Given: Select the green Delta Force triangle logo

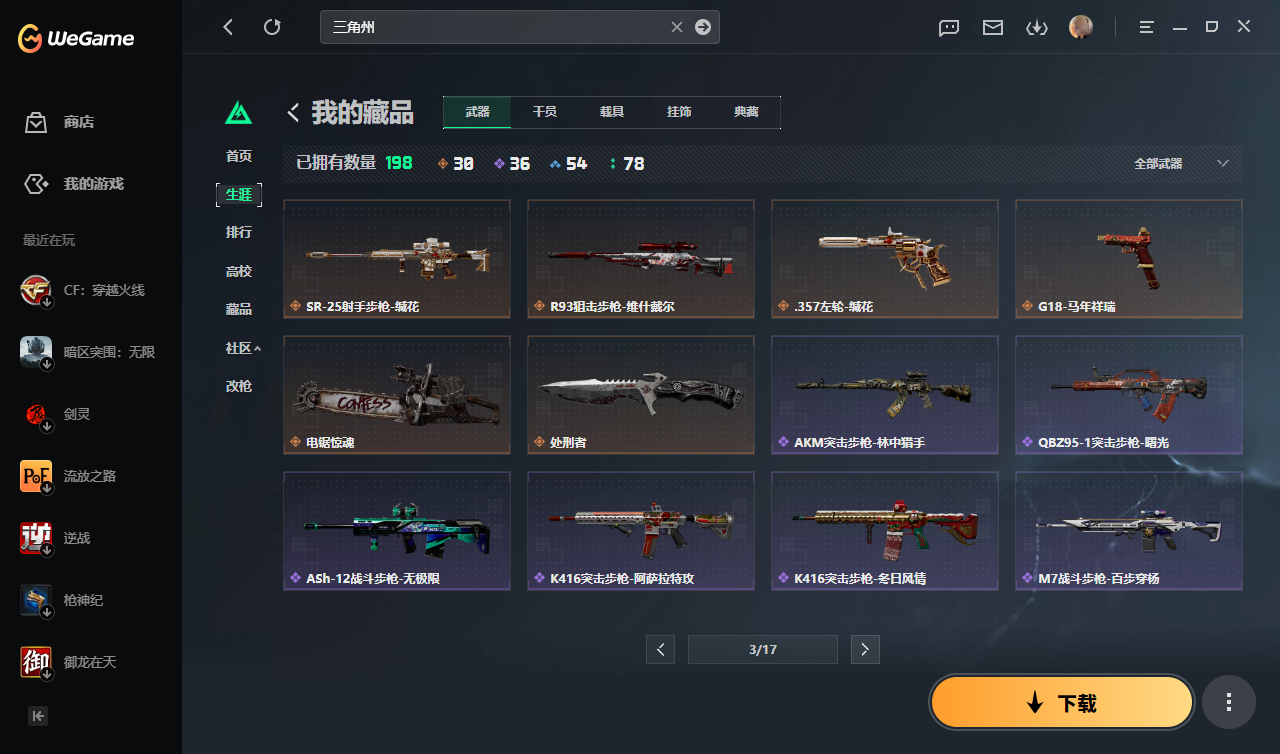Looking at the screenshot, I should [x=239, y=113].
